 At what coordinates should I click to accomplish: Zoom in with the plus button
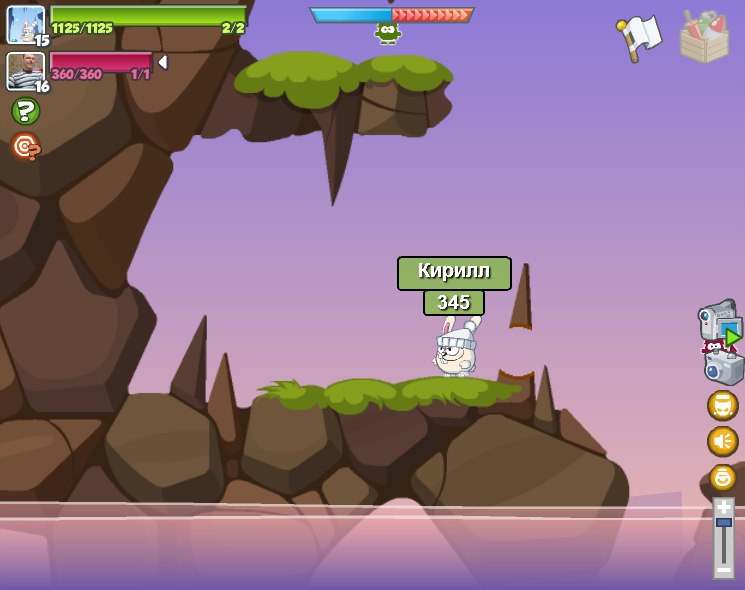click(x=724, y=508)
